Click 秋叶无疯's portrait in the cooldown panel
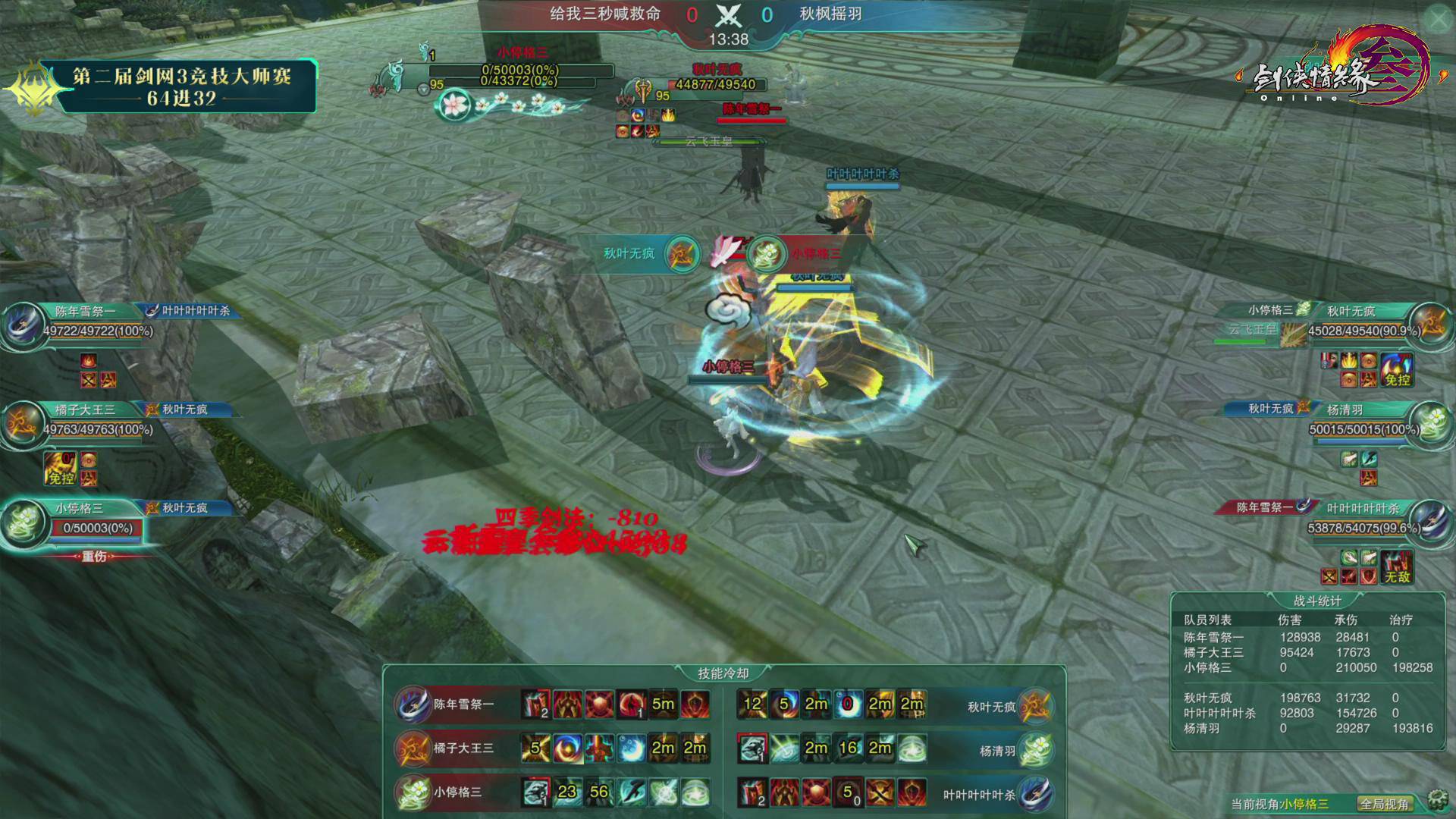Screen dimensions: 1456x819 (1034, 706)
